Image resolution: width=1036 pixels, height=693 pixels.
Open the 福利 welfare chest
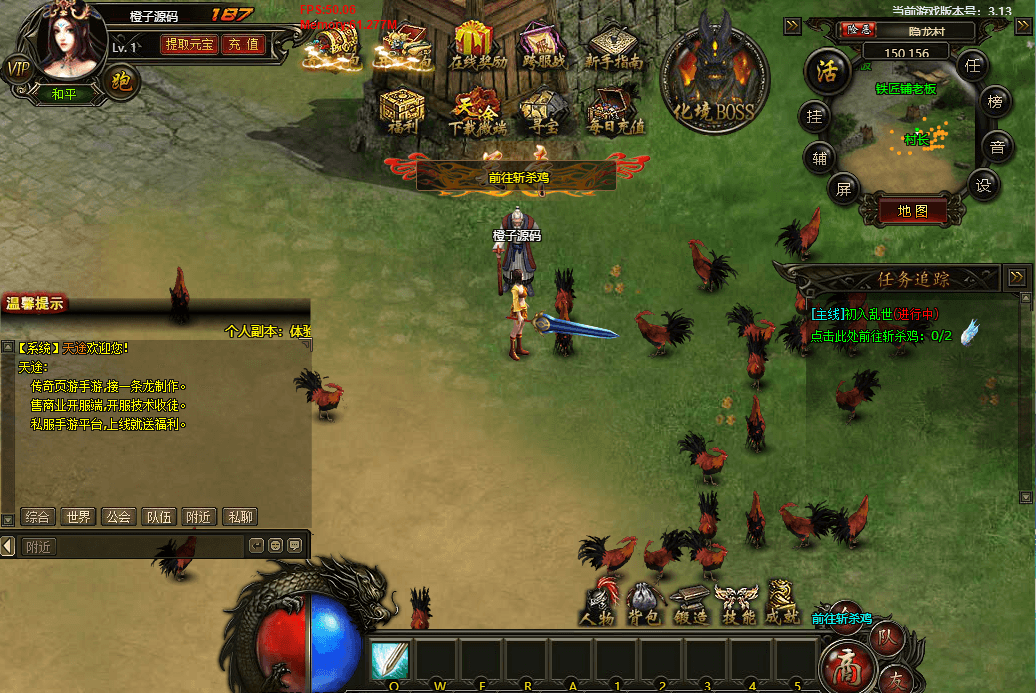pyautogui.click(x=402, y=111)
